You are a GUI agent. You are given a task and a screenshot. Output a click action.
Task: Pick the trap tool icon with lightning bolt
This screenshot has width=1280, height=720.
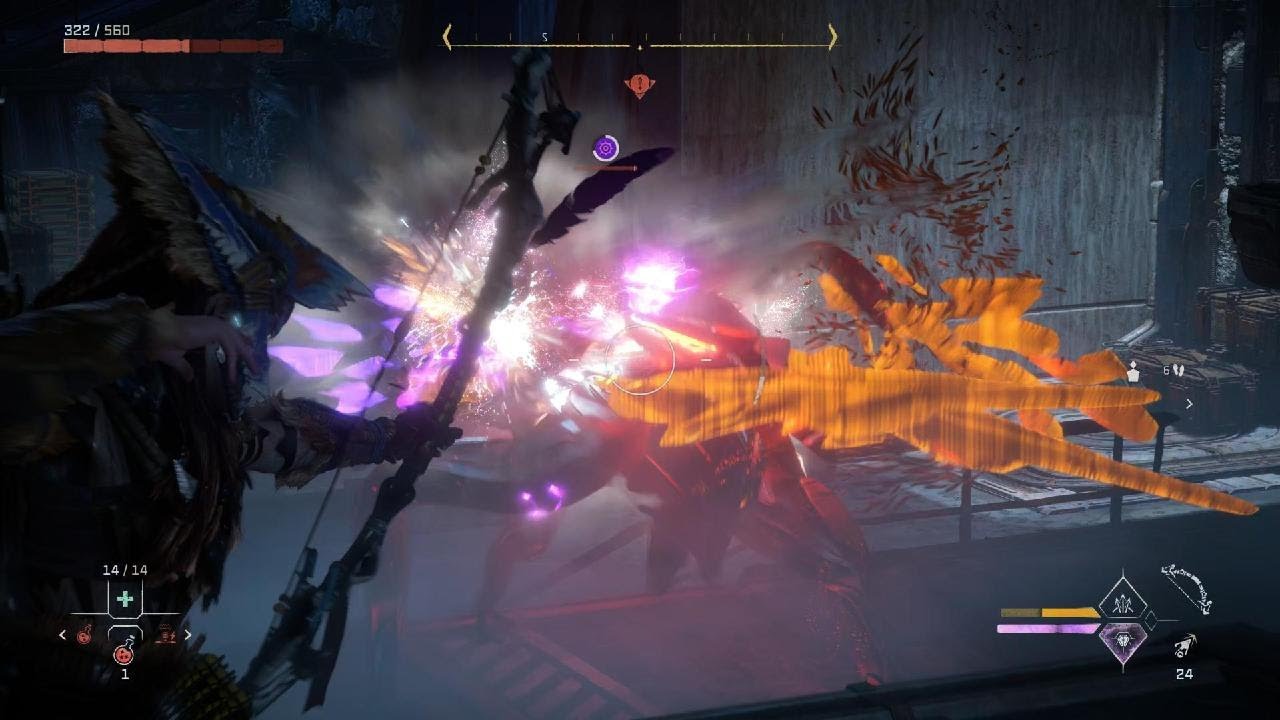164,634
